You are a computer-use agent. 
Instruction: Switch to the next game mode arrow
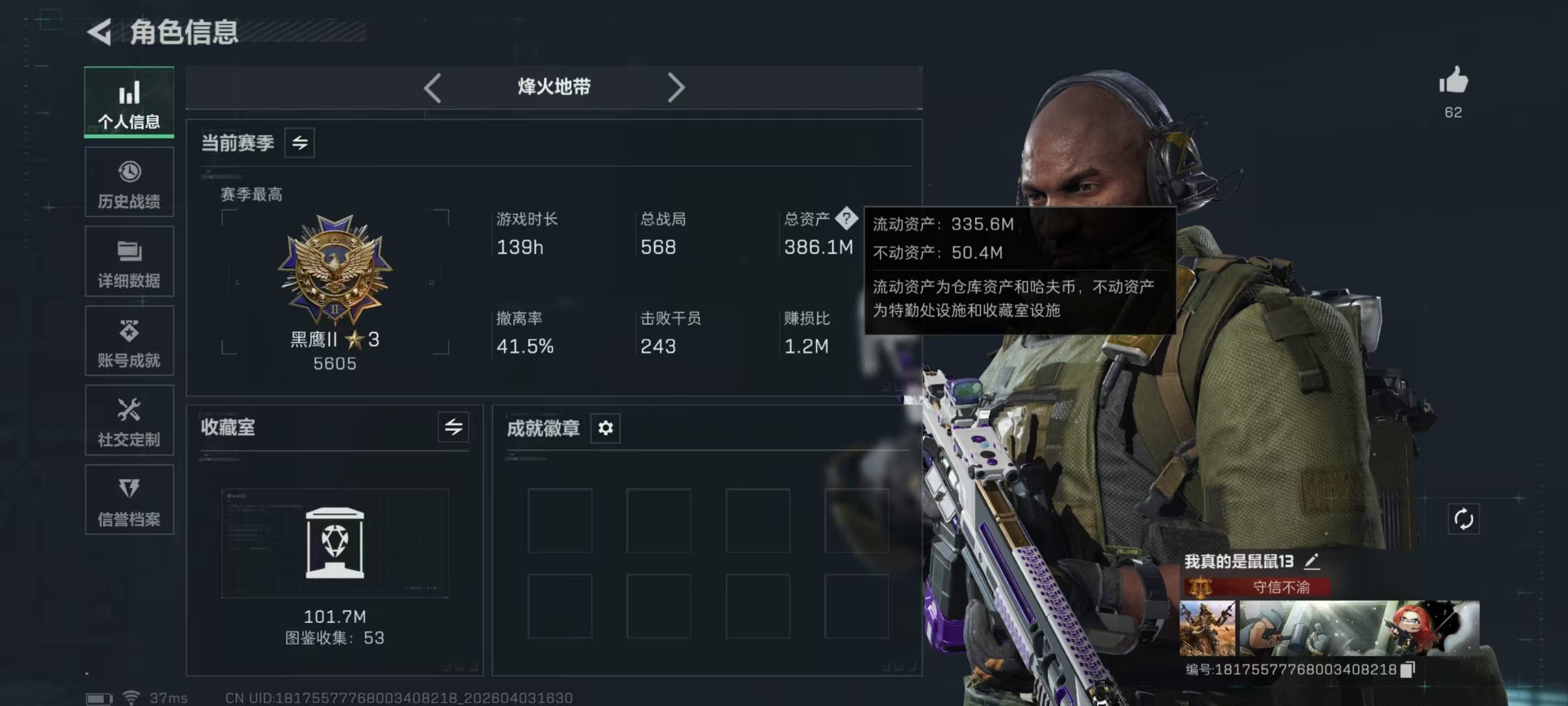pyautogui.click(x=675, y=88)
